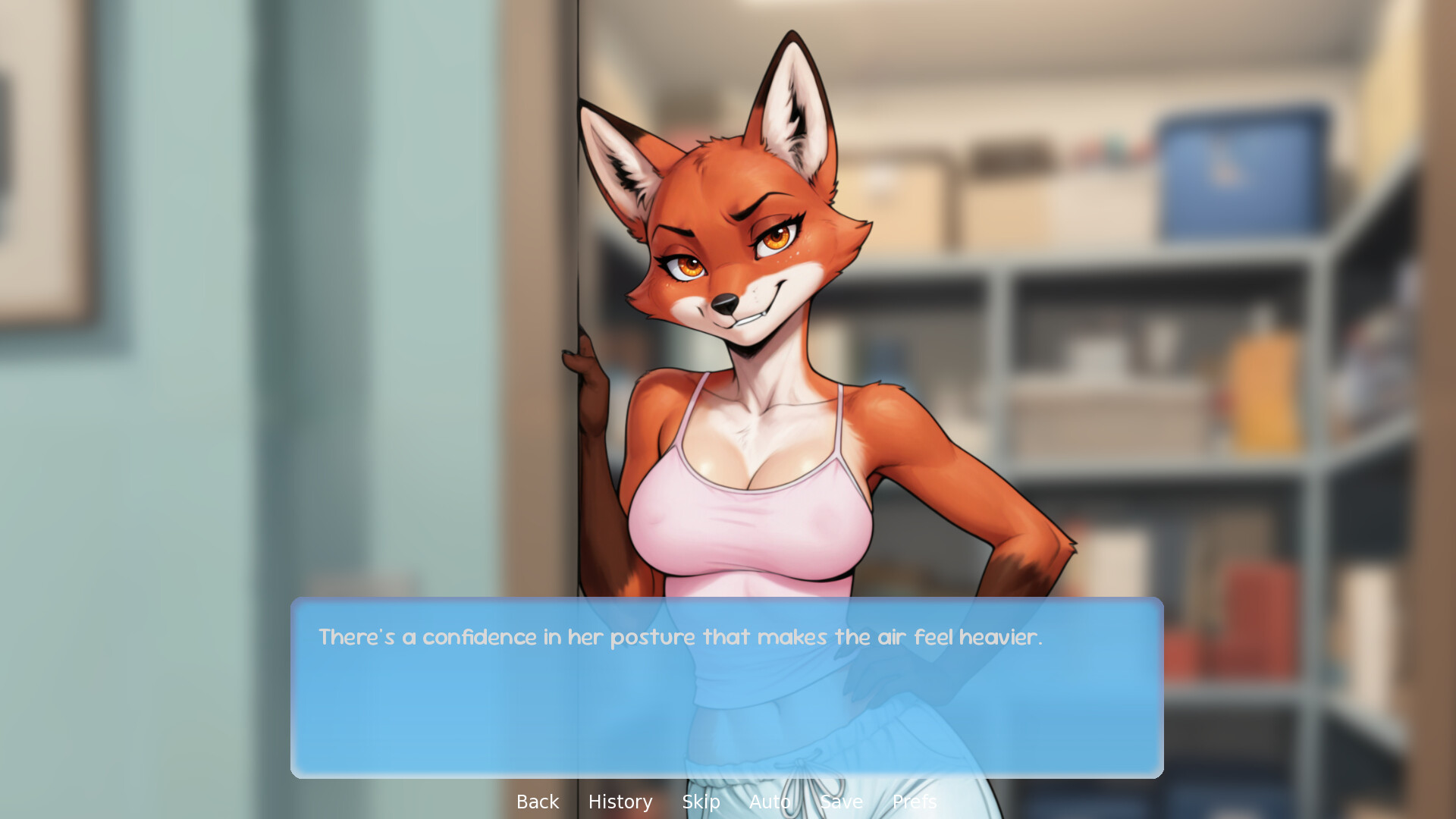Click the quick menu bar at the bottom
1456x819 pixels.
coord(728,802)
